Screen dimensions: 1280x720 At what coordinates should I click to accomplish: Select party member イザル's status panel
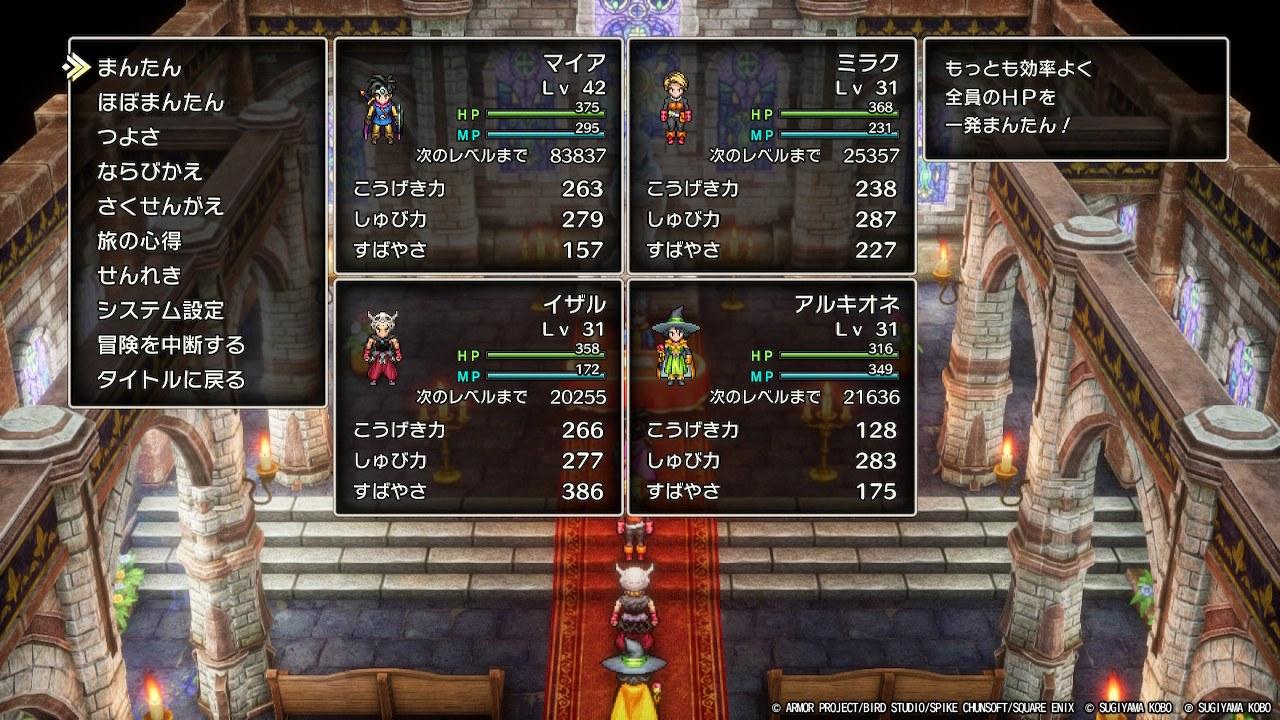478,397
